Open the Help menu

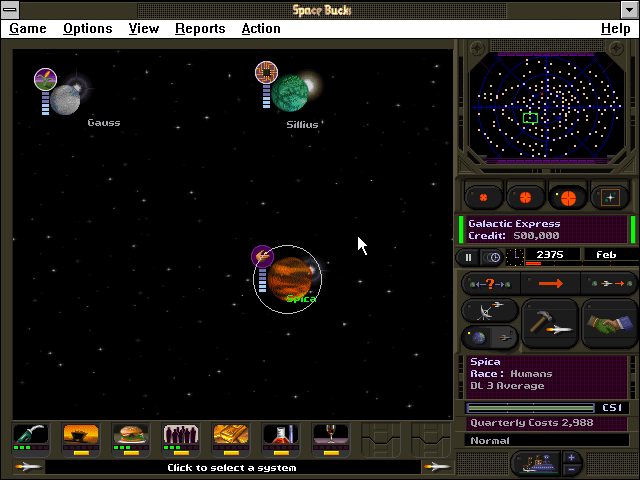point(615,28)
